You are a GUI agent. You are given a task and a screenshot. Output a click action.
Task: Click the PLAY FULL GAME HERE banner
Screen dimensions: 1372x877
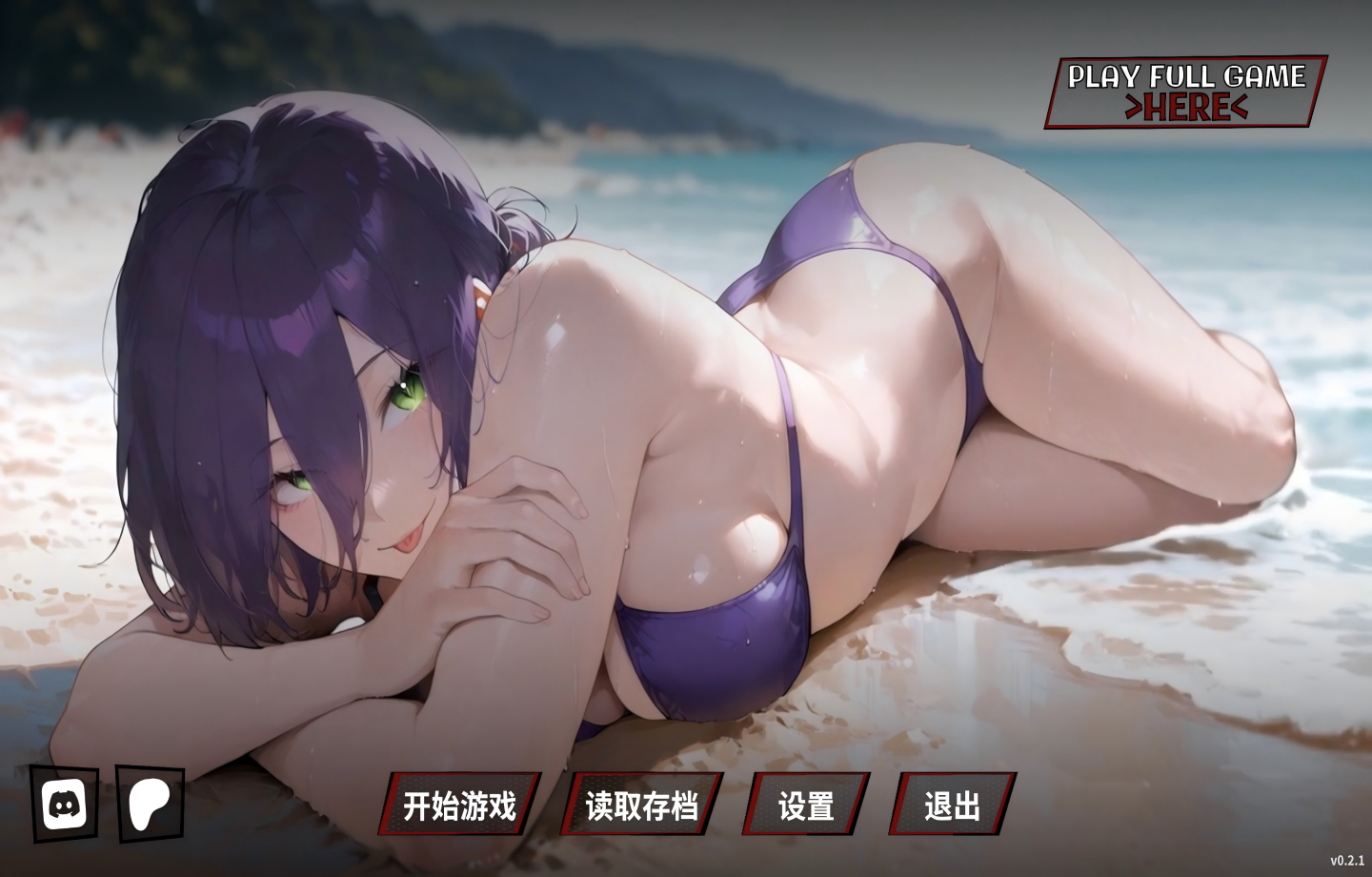1185,92
